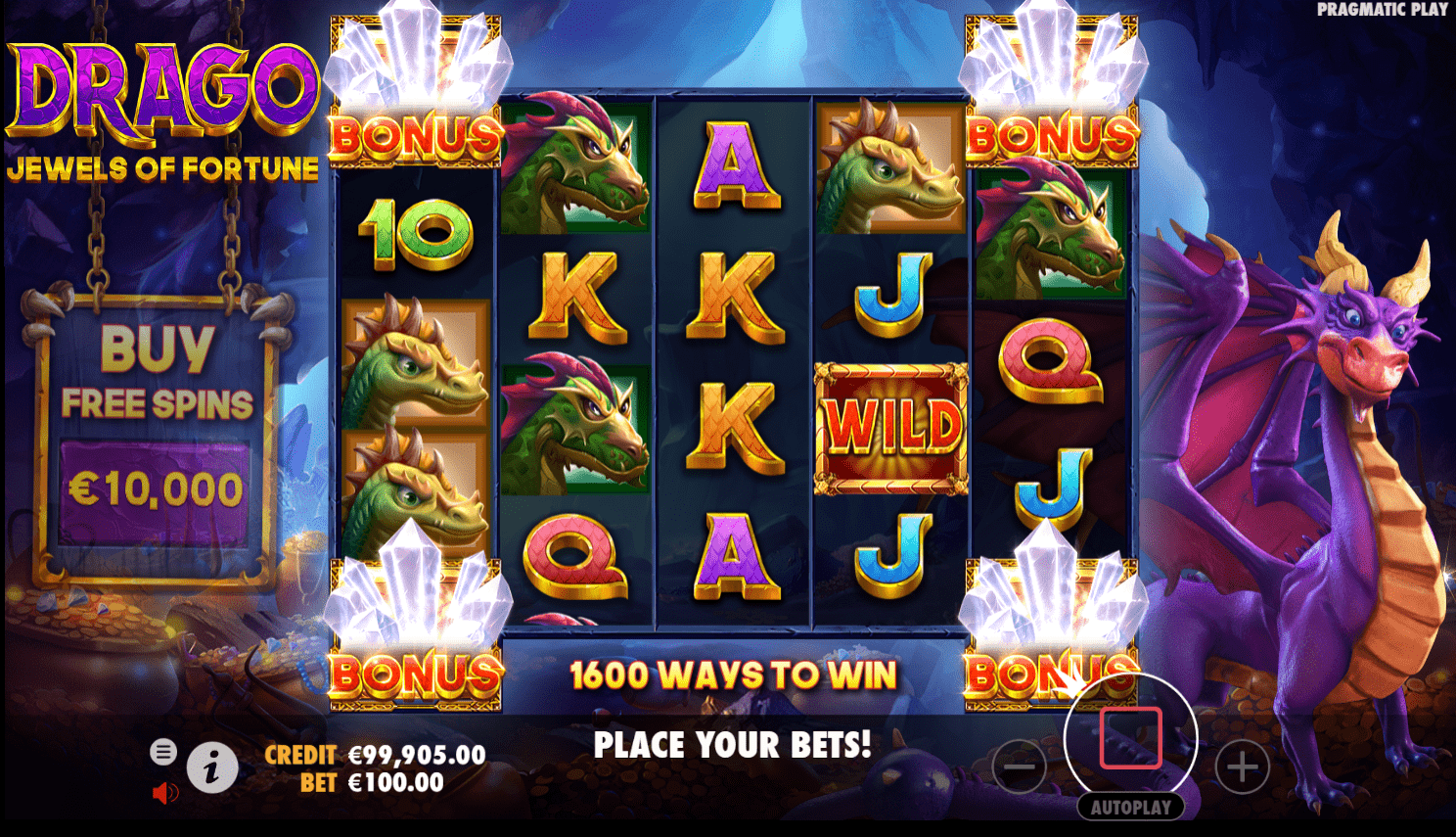Screen dimensions: 1456x837
Task: Buy free spins for €10,000
Action: pos(157,488)
